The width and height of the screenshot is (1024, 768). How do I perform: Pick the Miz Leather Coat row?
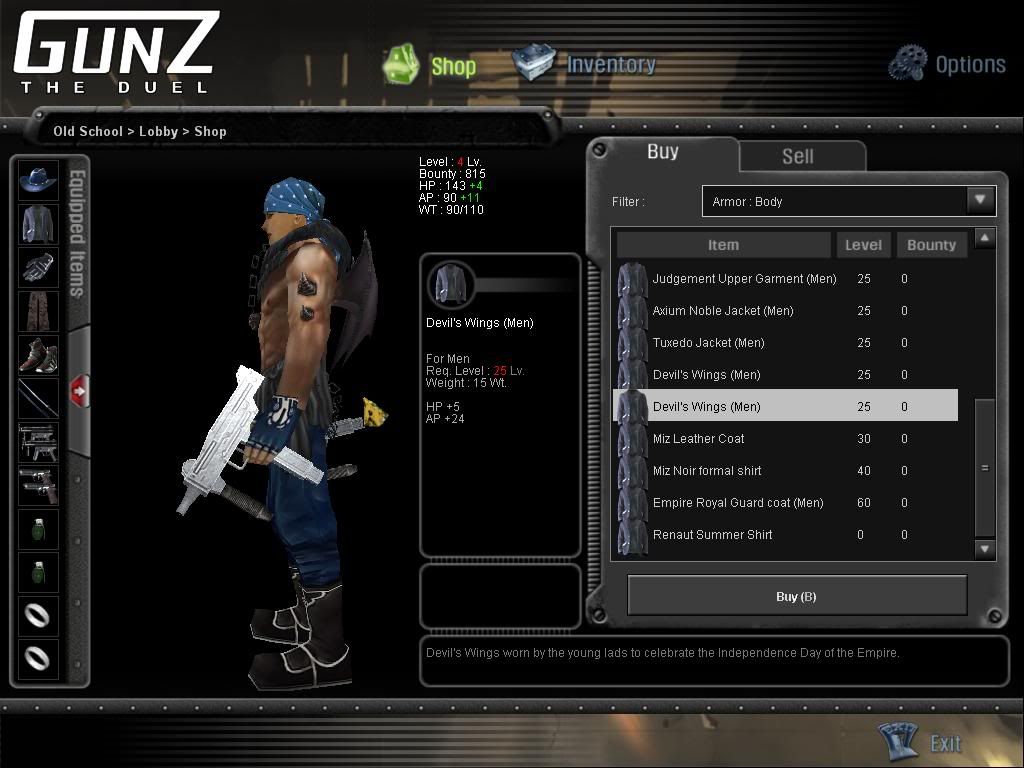coord(698,439)
